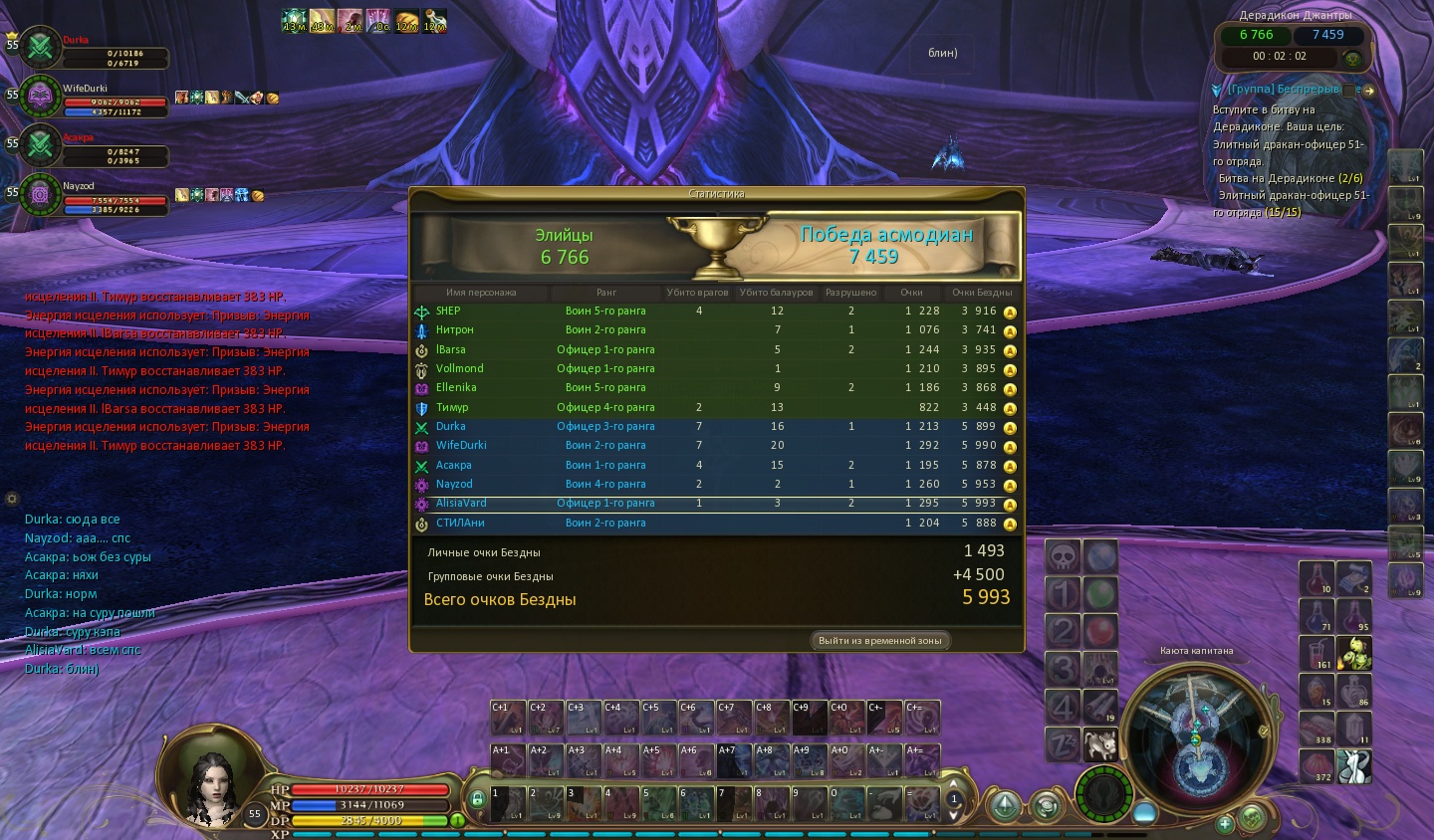The width and height of the screenshot is (1434, 840).
Task: Open chat settings via the gear icon
Action: point(12,498)
